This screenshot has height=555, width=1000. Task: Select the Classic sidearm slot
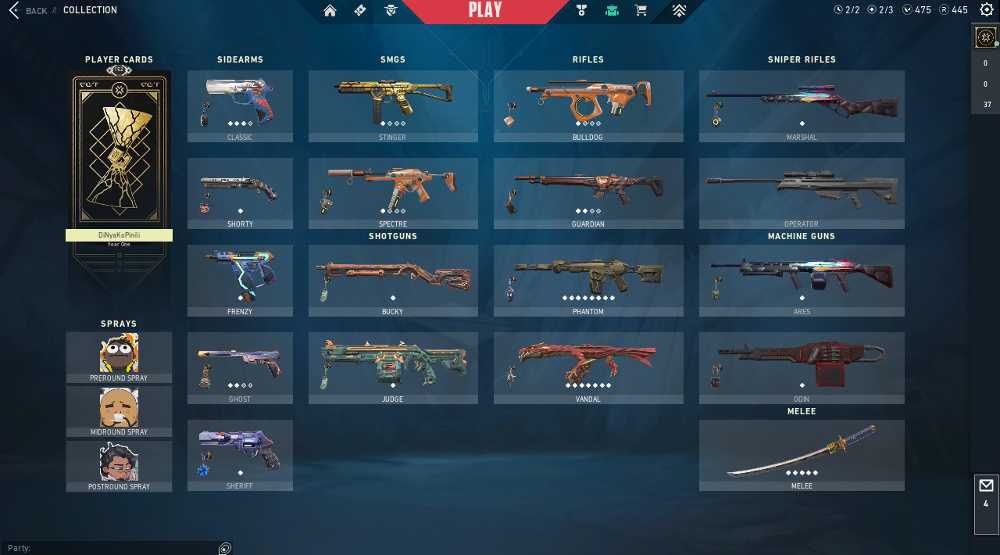point(240,106)
